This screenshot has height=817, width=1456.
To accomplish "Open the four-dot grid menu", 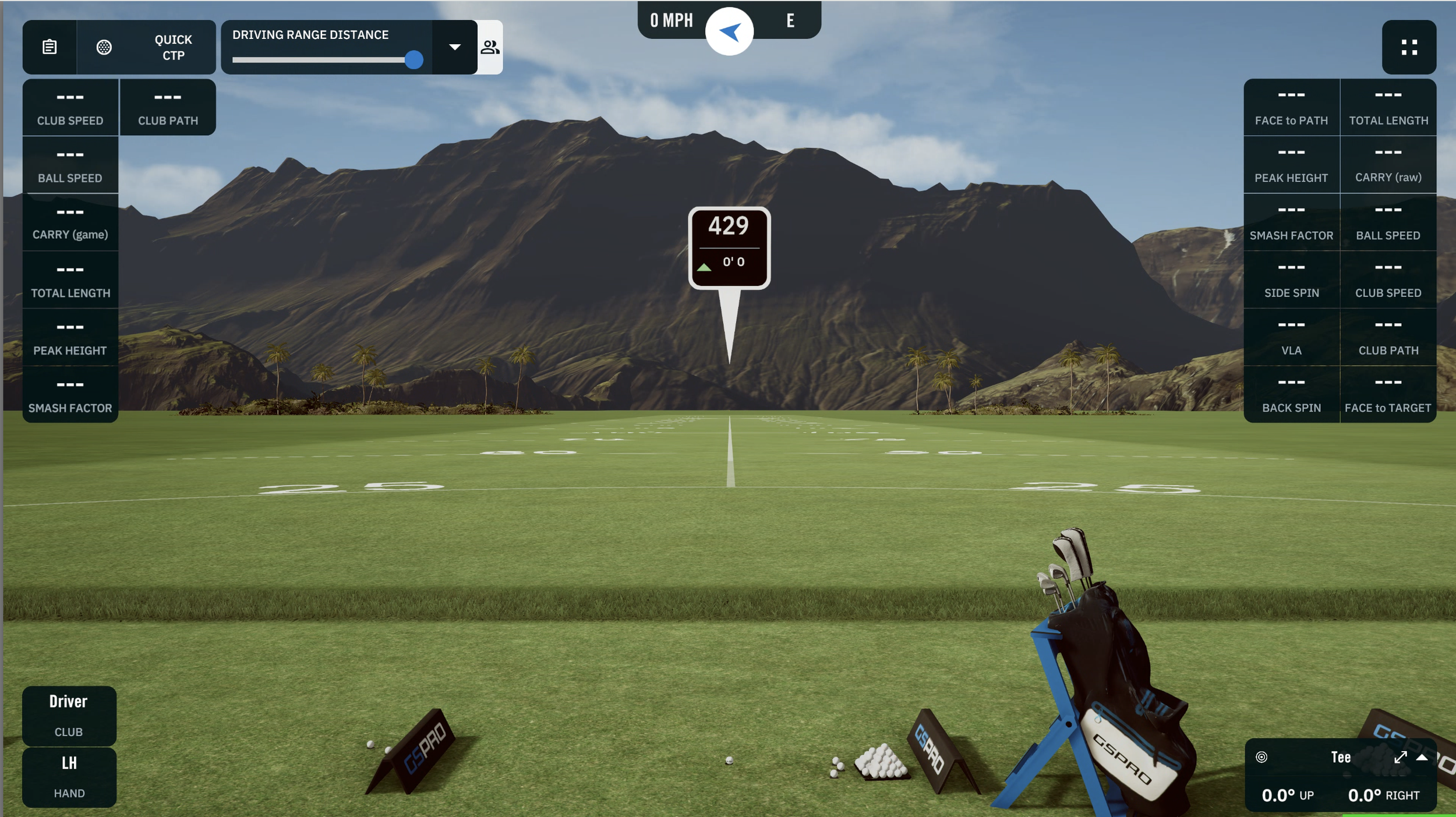I will (1409, 47).
